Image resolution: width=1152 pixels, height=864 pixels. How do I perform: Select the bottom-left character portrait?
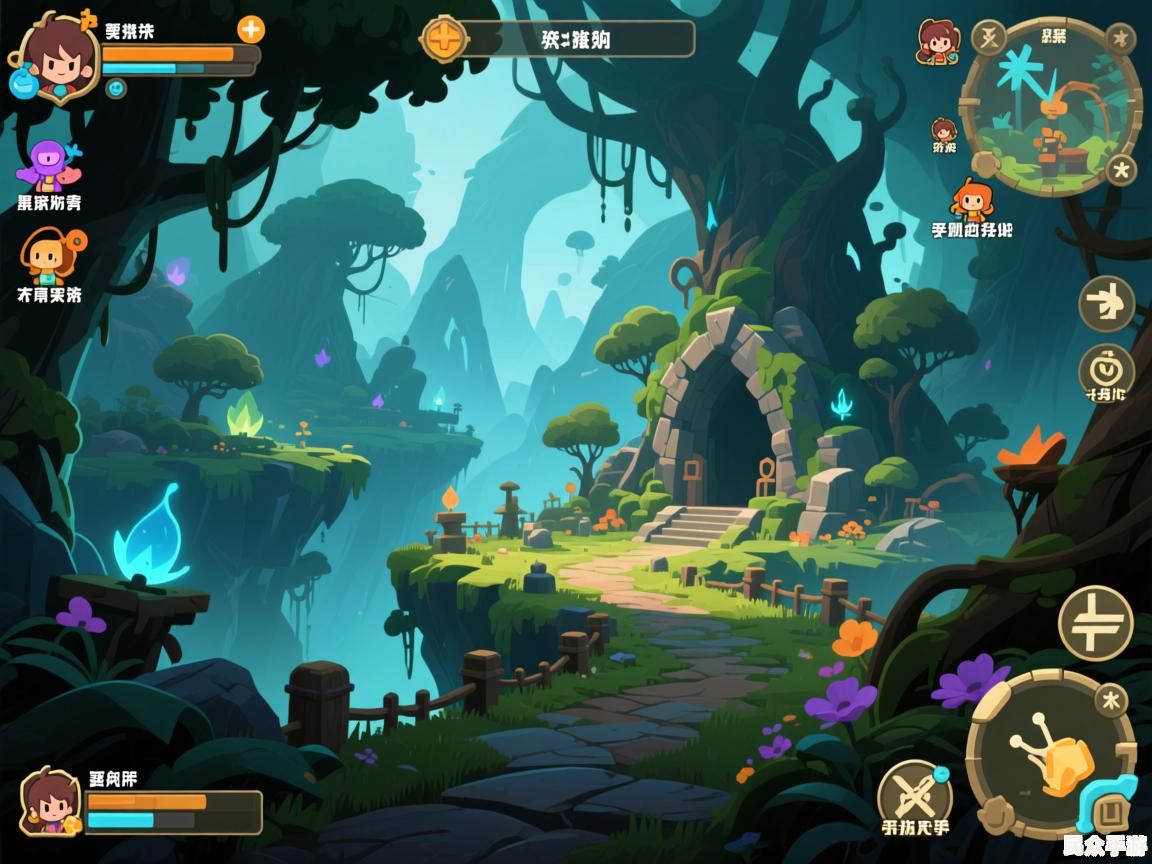50,802
